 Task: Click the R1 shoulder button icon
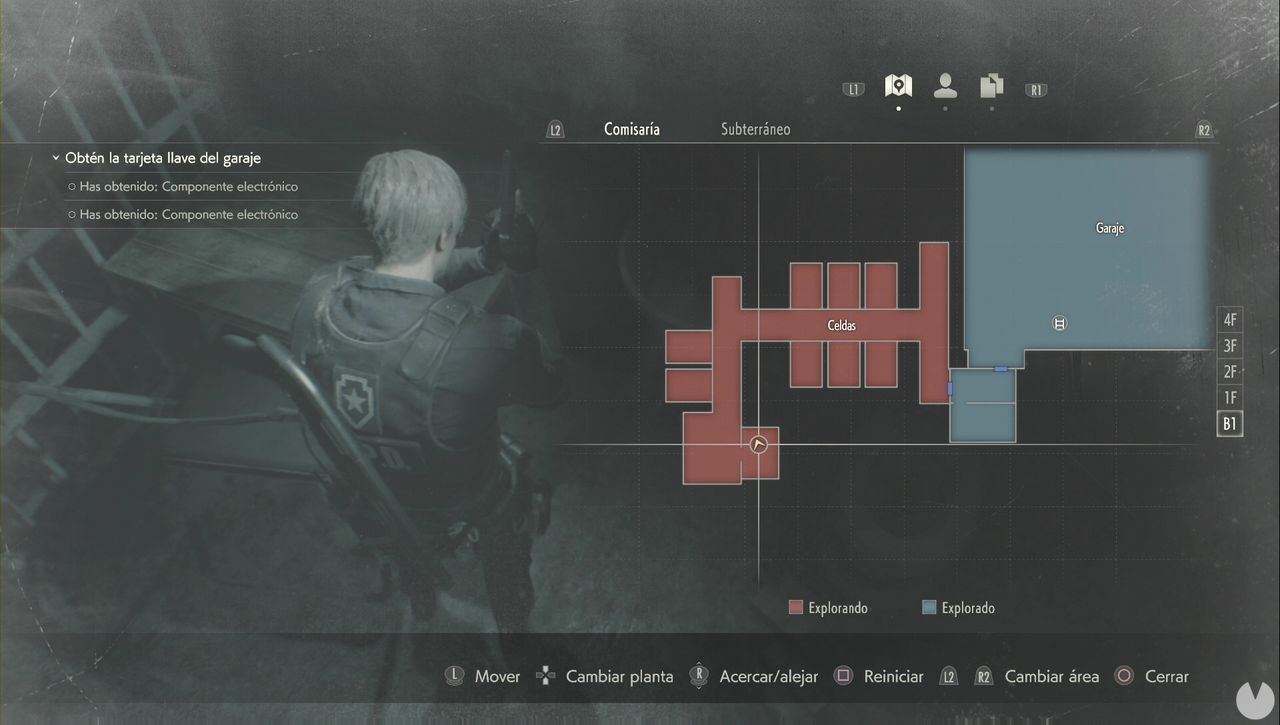tap(1035, 89)
